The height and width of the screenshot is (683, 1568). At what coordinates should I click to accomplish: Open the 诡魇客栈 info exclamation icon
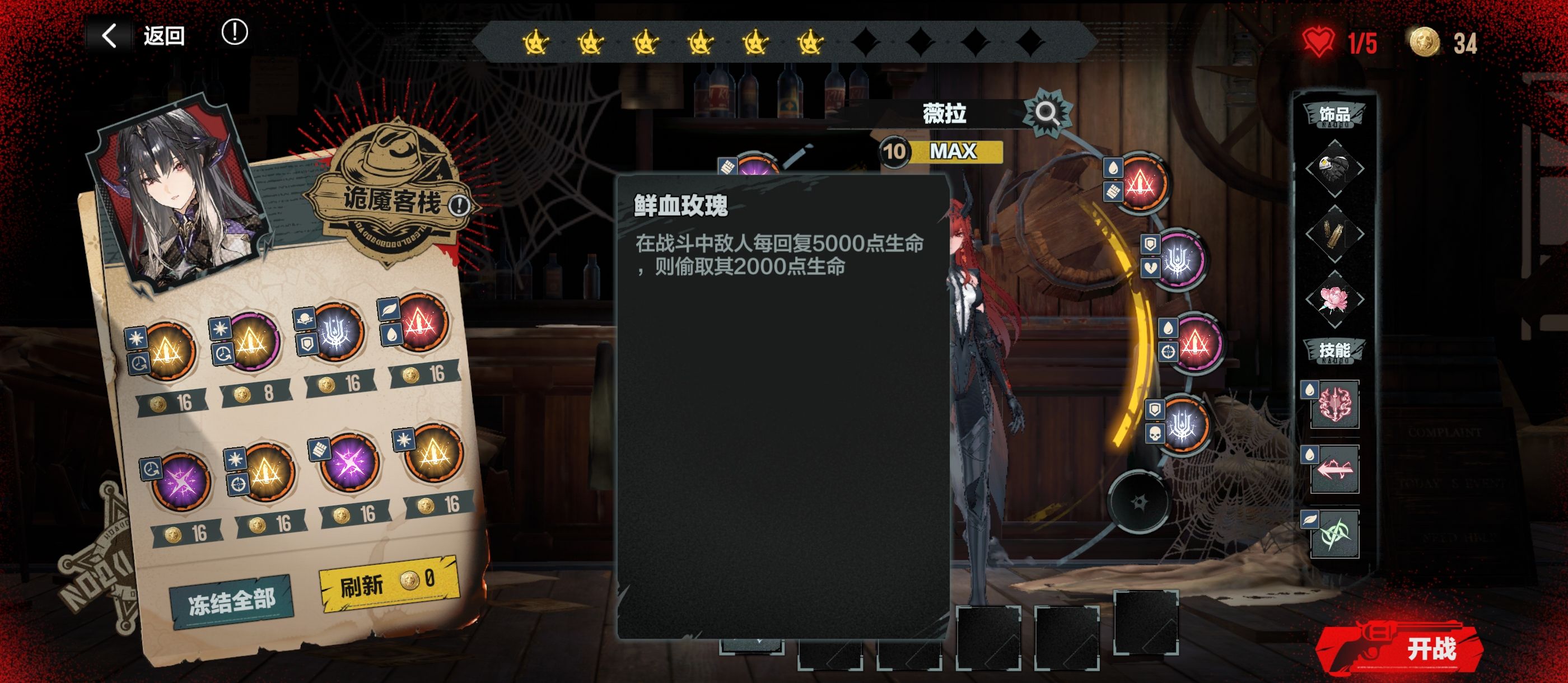pyautogui.click(x=459, y=205)
